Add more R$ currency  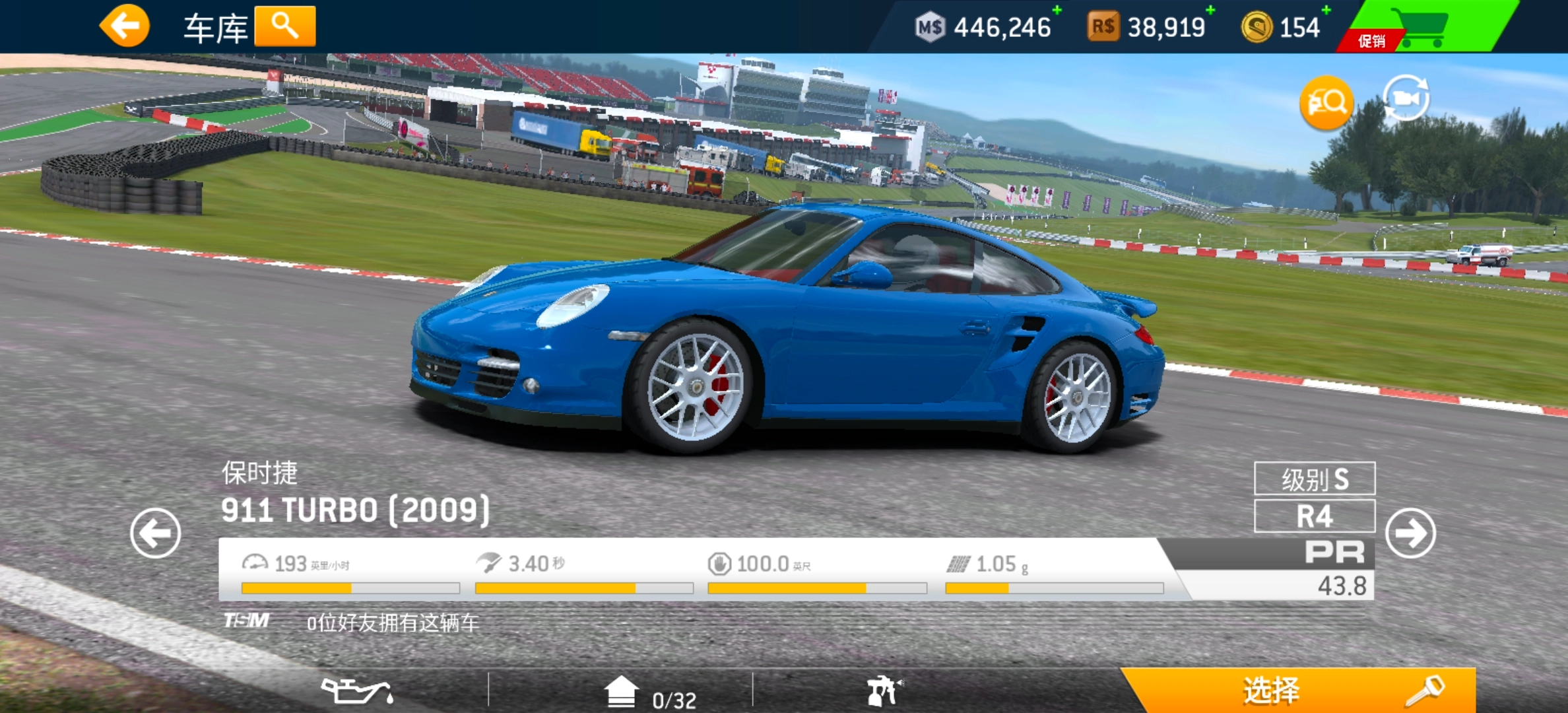point(1210,11)
